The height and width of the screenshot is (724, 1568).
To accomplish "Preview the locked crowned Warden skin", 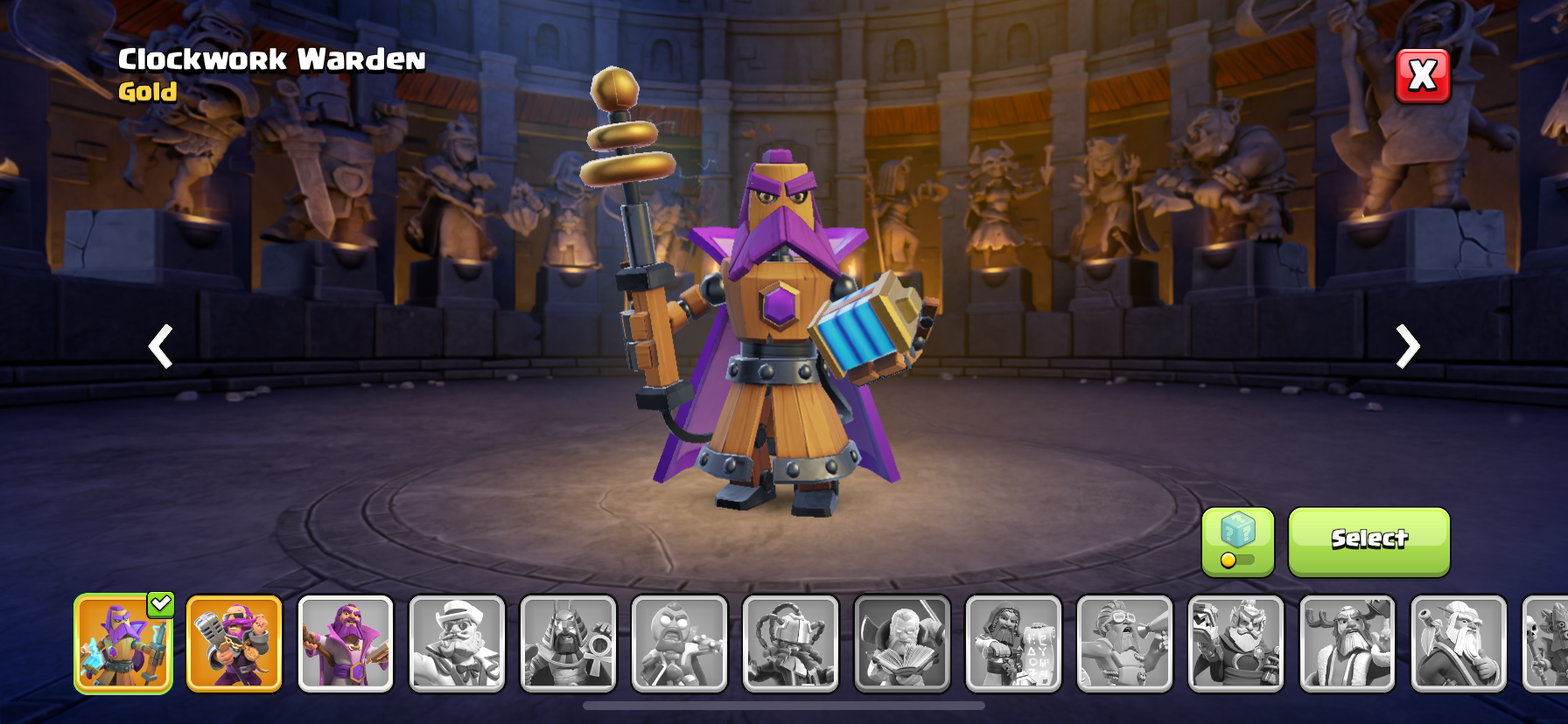I will (x=1235, y=644).
